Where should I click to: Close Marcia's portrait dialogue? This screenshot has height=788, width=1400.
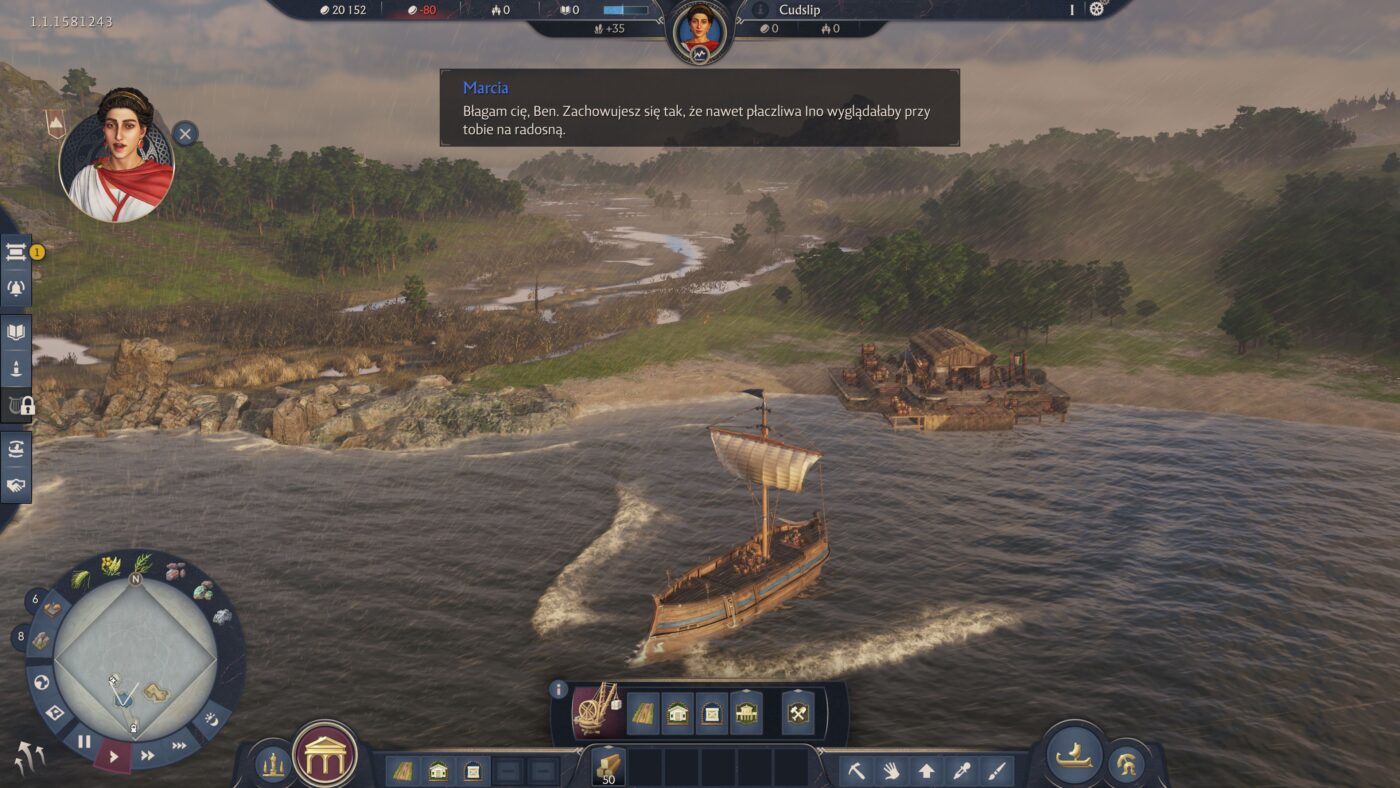[x=185, y=134]
